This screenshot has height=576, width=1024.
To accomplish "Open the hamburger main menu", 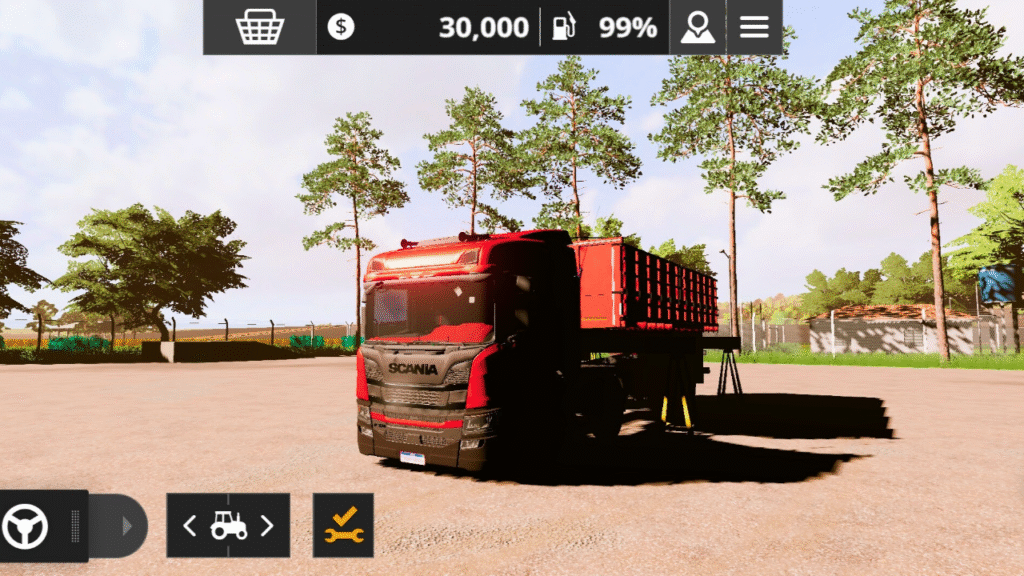I will [x=754, y=27].
